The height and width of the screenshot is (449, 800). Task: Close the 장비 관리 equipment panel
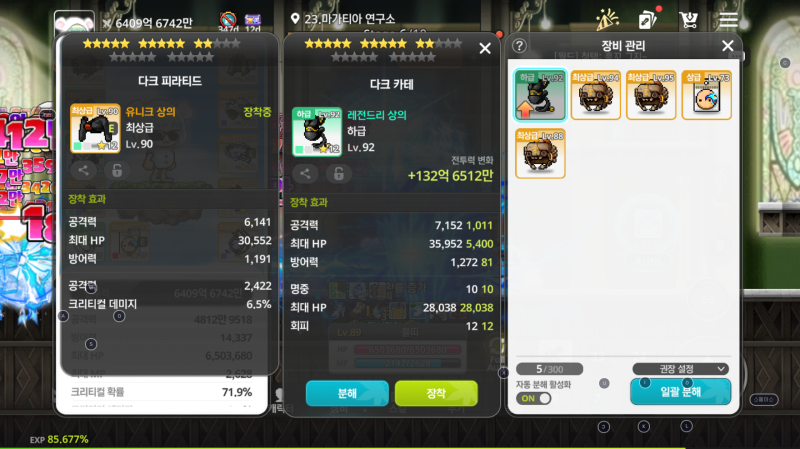point(728,46)
